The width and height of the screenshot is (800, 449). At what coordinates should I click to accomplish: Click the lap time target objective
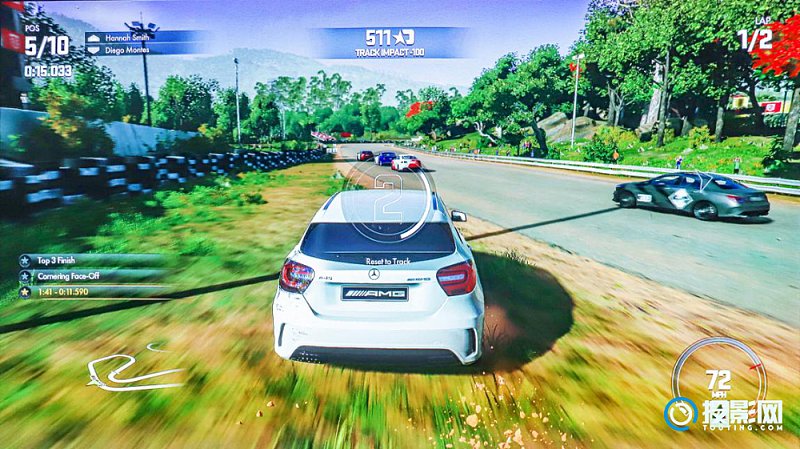64,292
